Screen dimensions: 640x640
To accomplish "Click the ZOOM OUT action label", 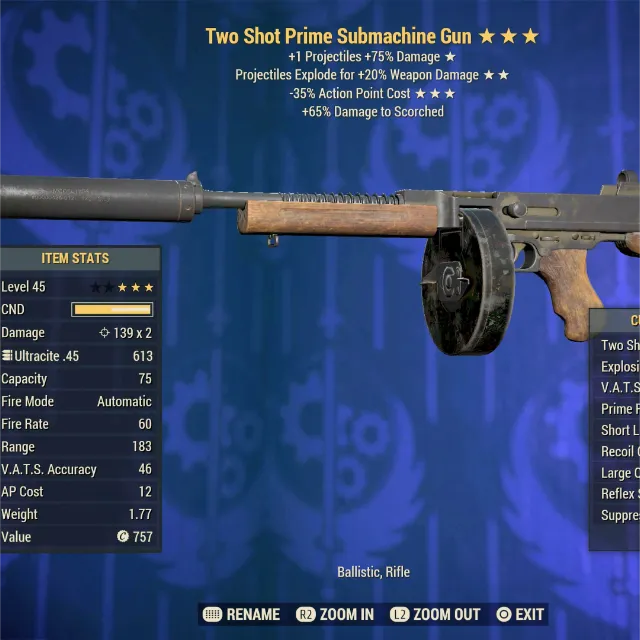I will pos(446,614).
